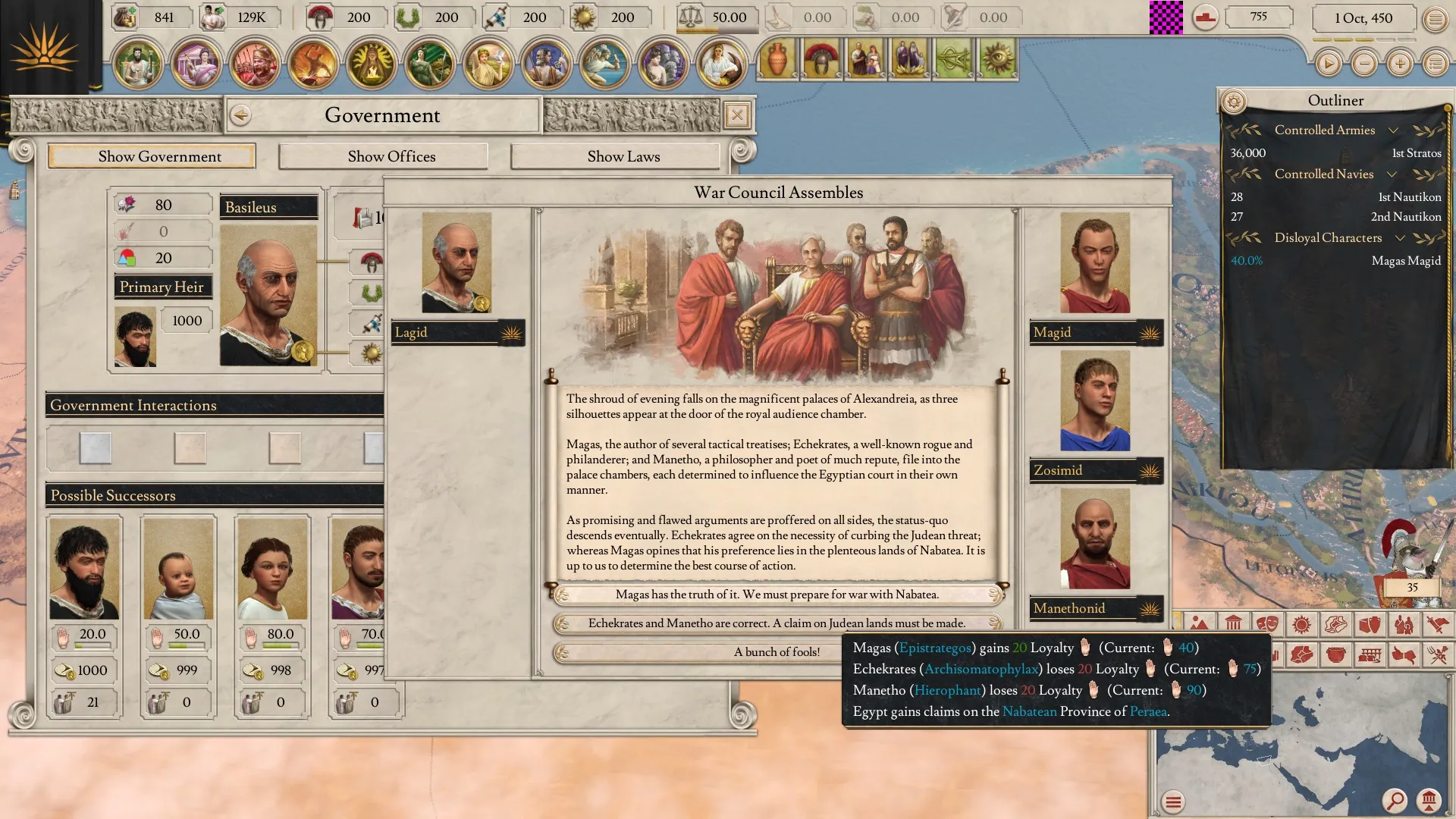The height and width of the screenshot is (819, 1456).
Task: Collapse the Controlled Armies outliner section
Action: 1393,130
